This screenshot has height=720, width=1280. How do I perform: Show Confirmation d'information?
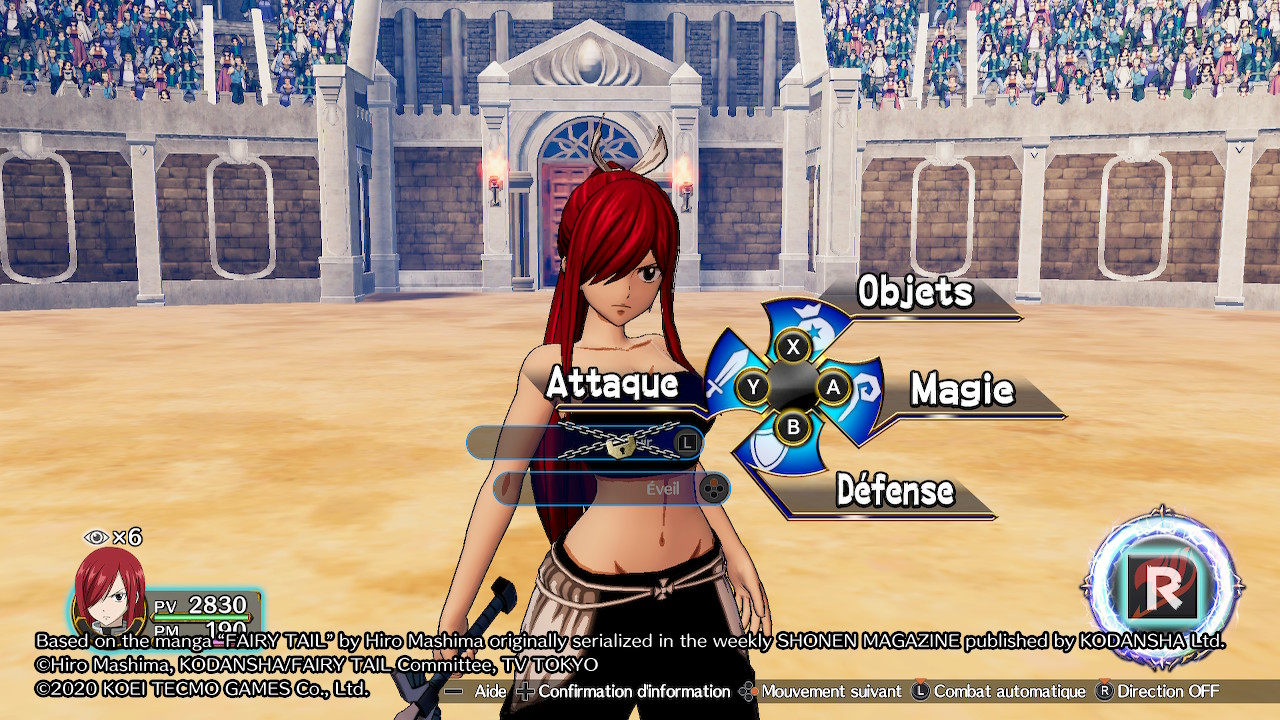coord(624,691)
